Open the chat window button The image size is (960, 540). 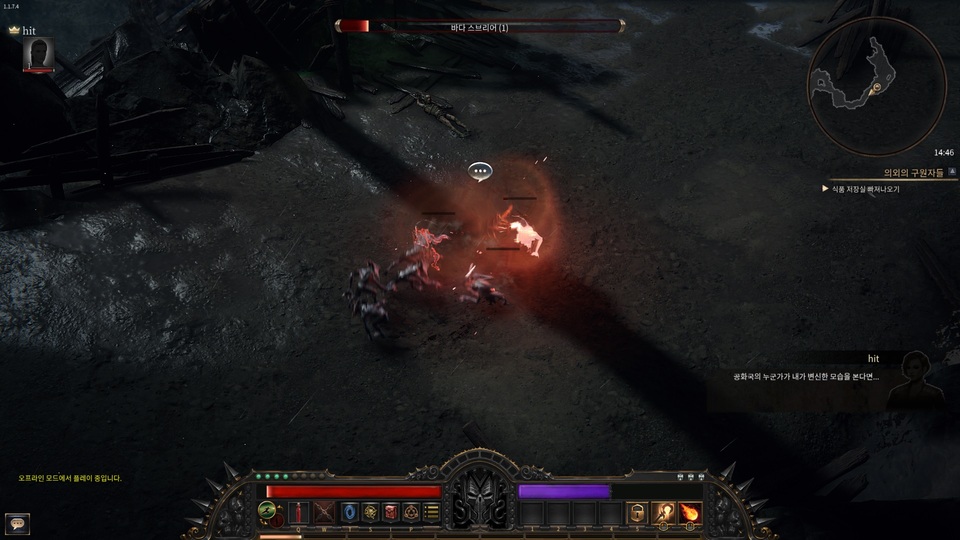(16, 522)
